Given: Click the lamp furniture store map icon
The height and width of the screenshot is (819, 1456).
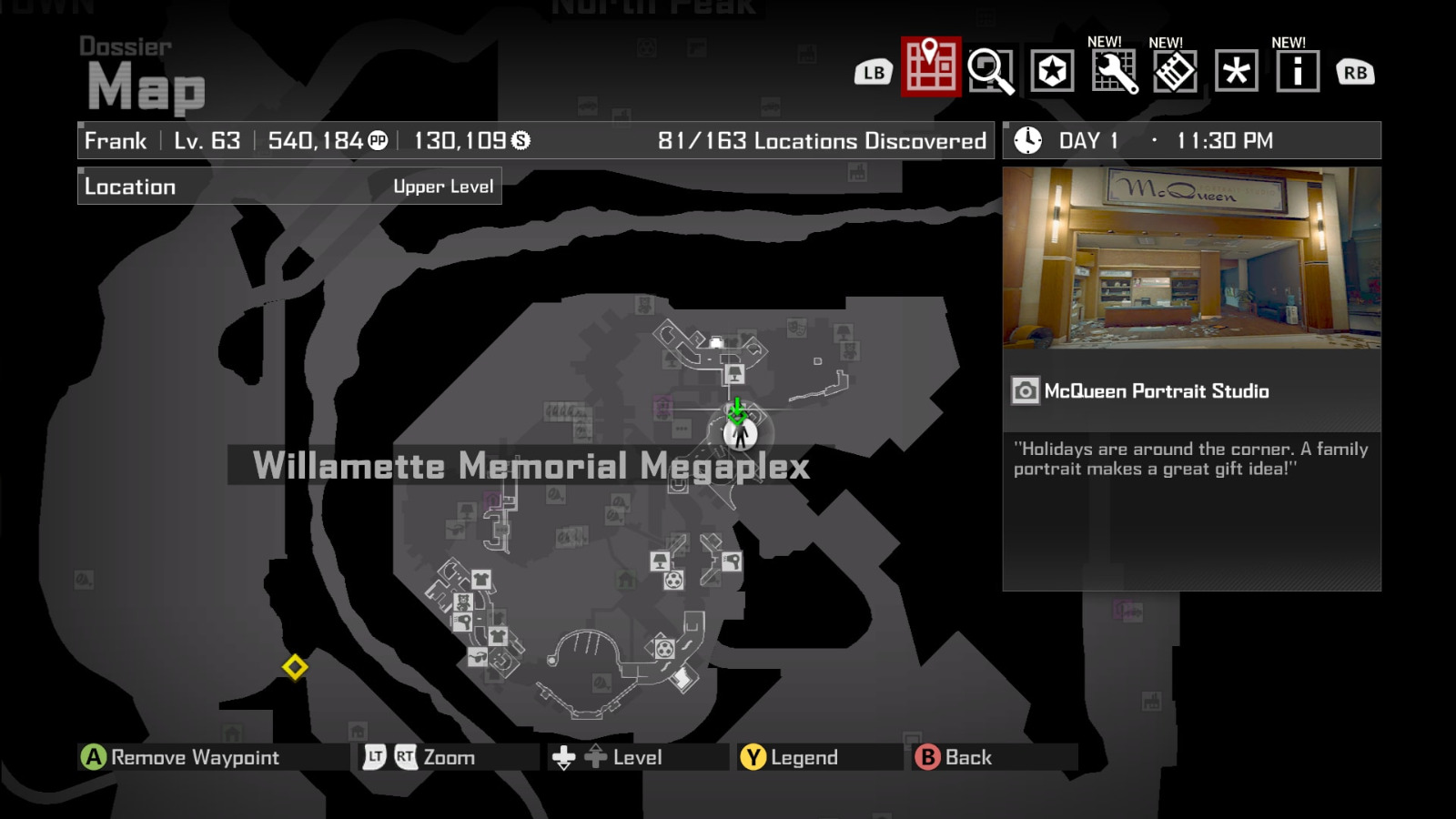Looking at the screenshot, I should coord(660,561).
